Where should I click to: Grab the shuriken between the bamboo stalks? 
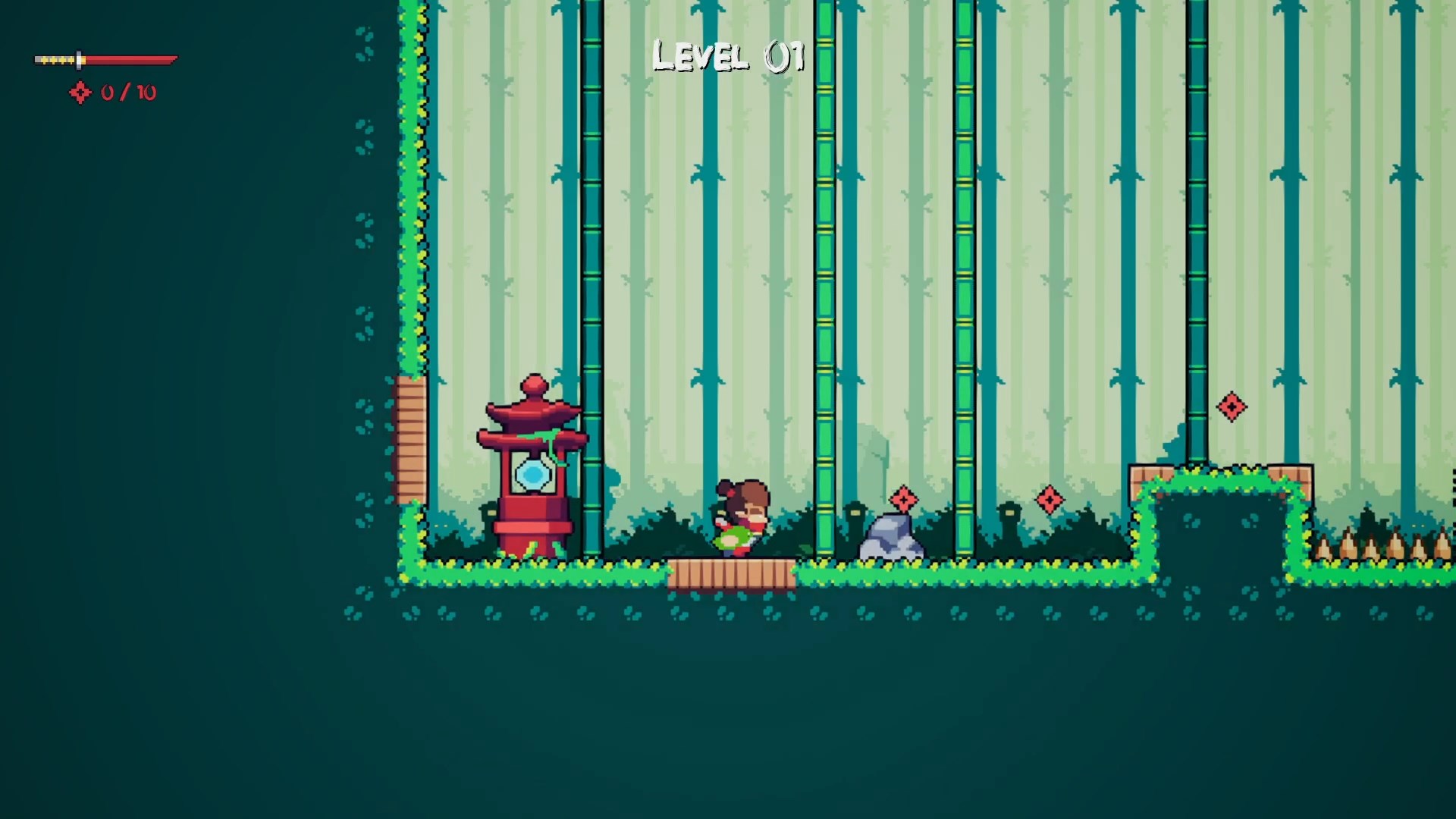(1050, 499)
